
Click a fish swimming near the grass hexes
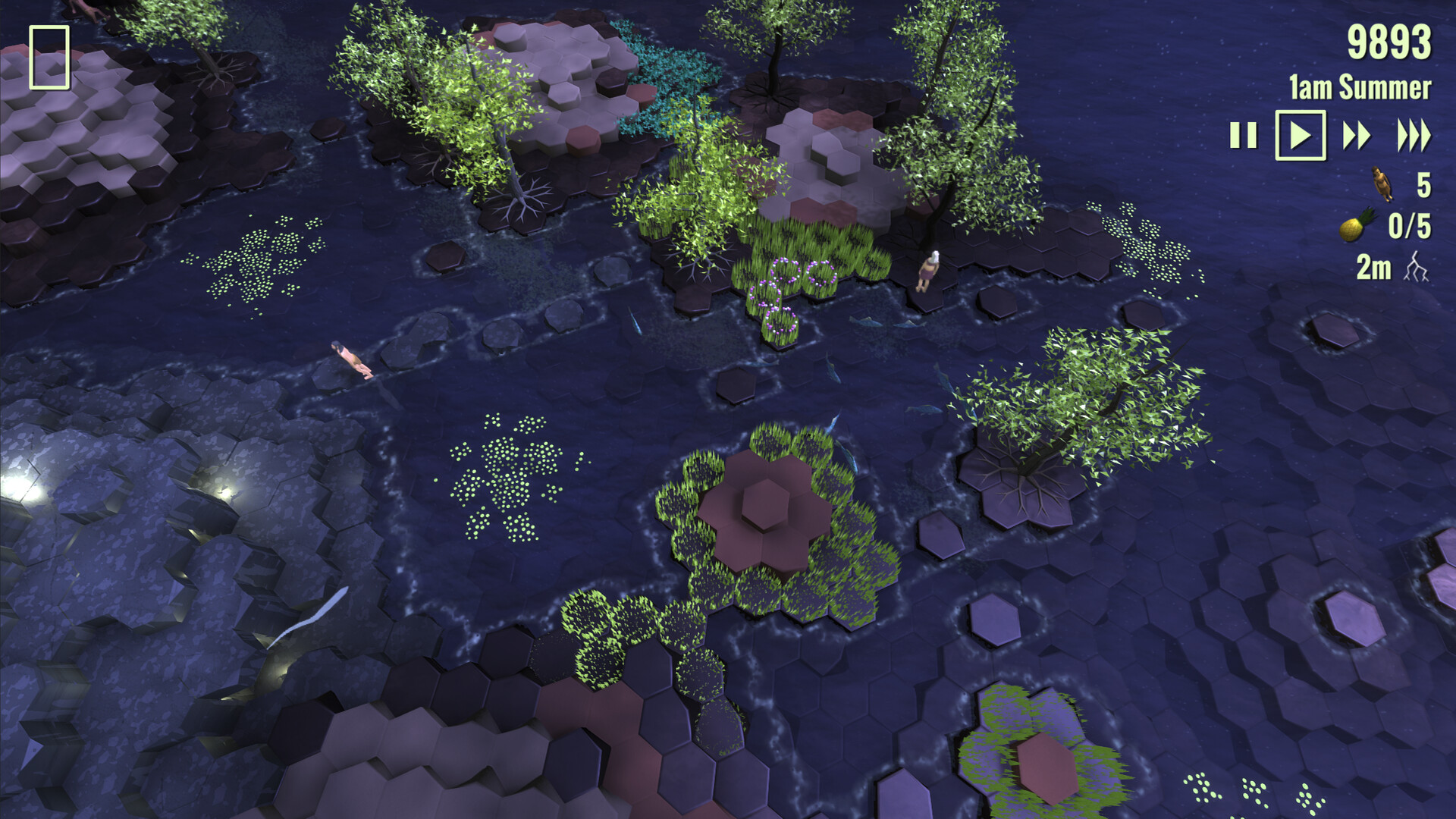[865, 322]
